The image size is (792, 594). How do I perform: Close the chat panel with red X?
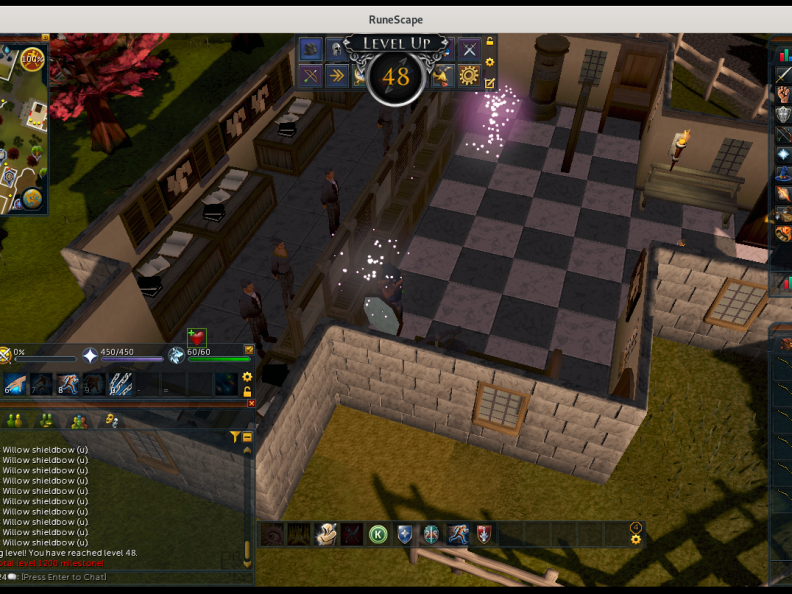251,403
